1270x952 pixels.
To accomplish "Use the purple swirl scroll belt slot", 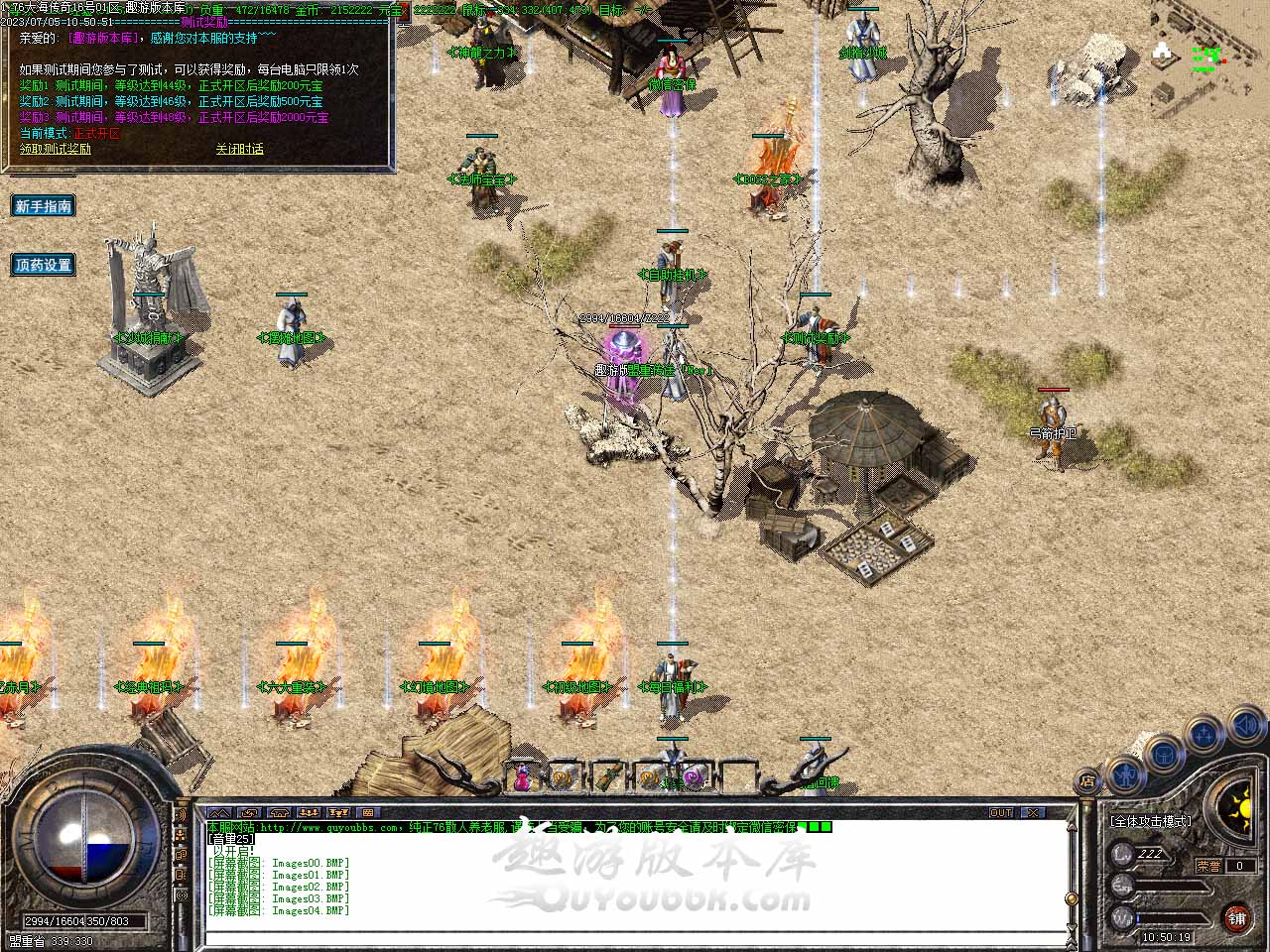I will [694, 777].
